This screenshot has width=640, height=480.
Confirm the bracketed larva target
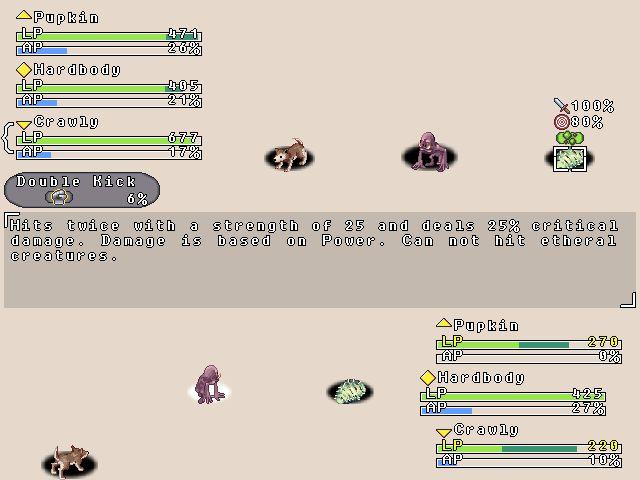point(570,158)
